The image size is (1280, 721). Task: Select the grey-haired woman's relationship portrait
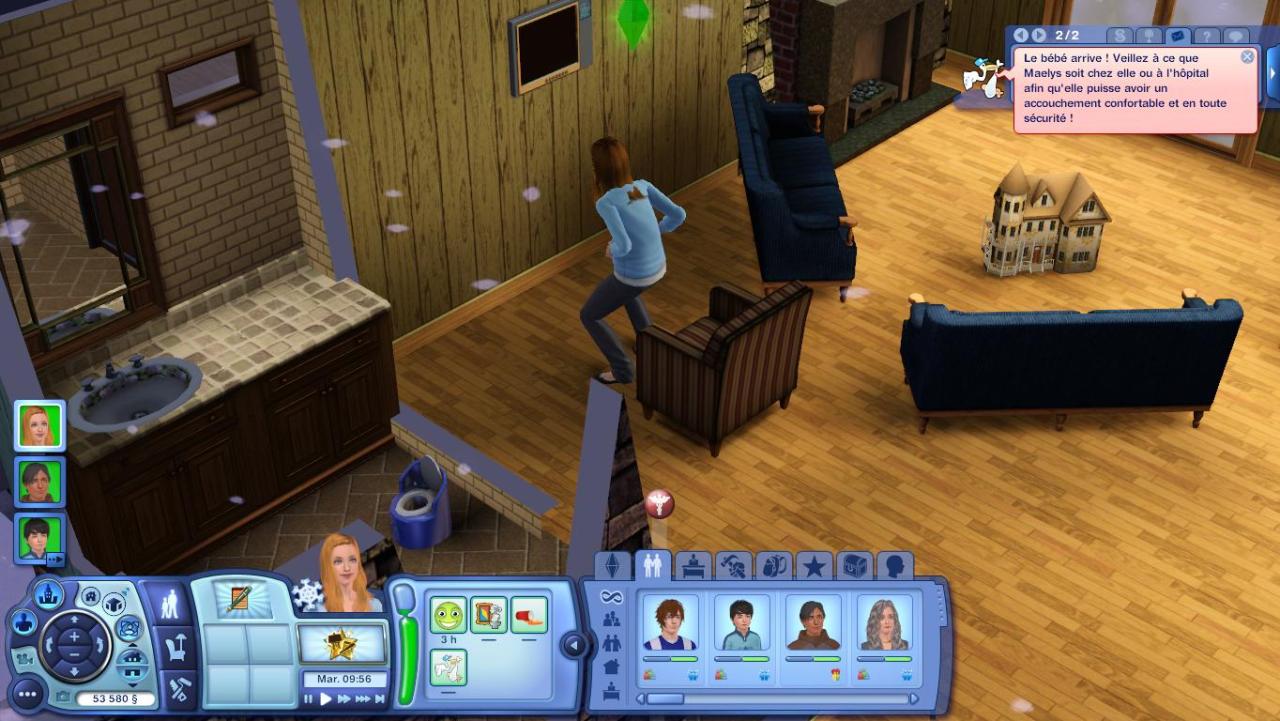(x=884, y=623)
